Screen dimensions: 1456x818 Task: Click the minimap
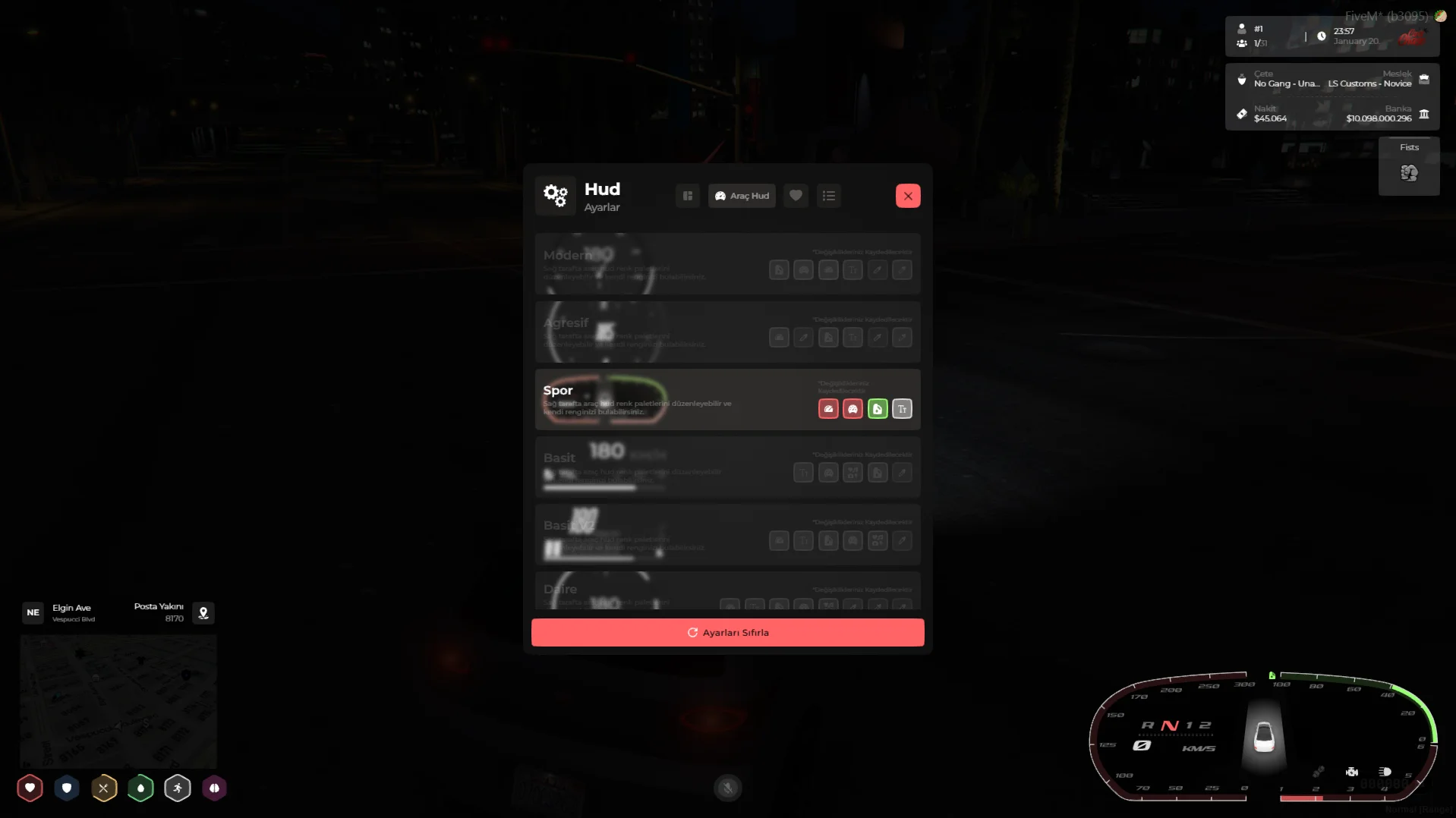tap(118, 701)
